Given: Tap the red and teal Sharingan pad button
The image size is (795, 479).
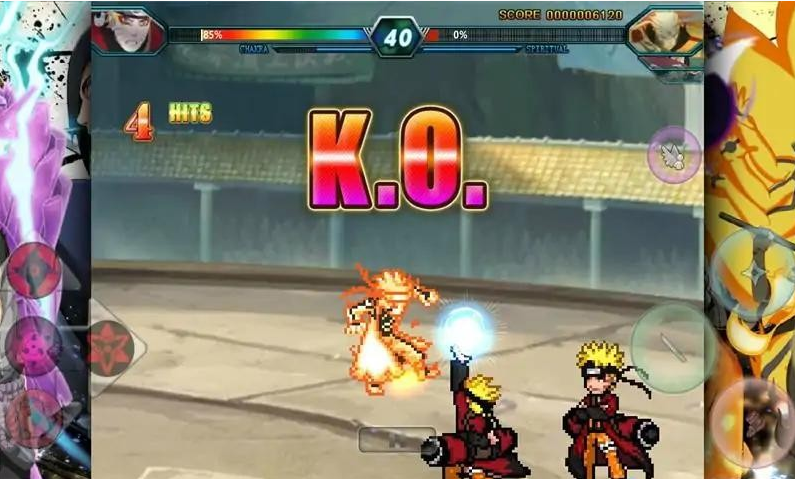Looking at the screenshot, I should (37, 417).
